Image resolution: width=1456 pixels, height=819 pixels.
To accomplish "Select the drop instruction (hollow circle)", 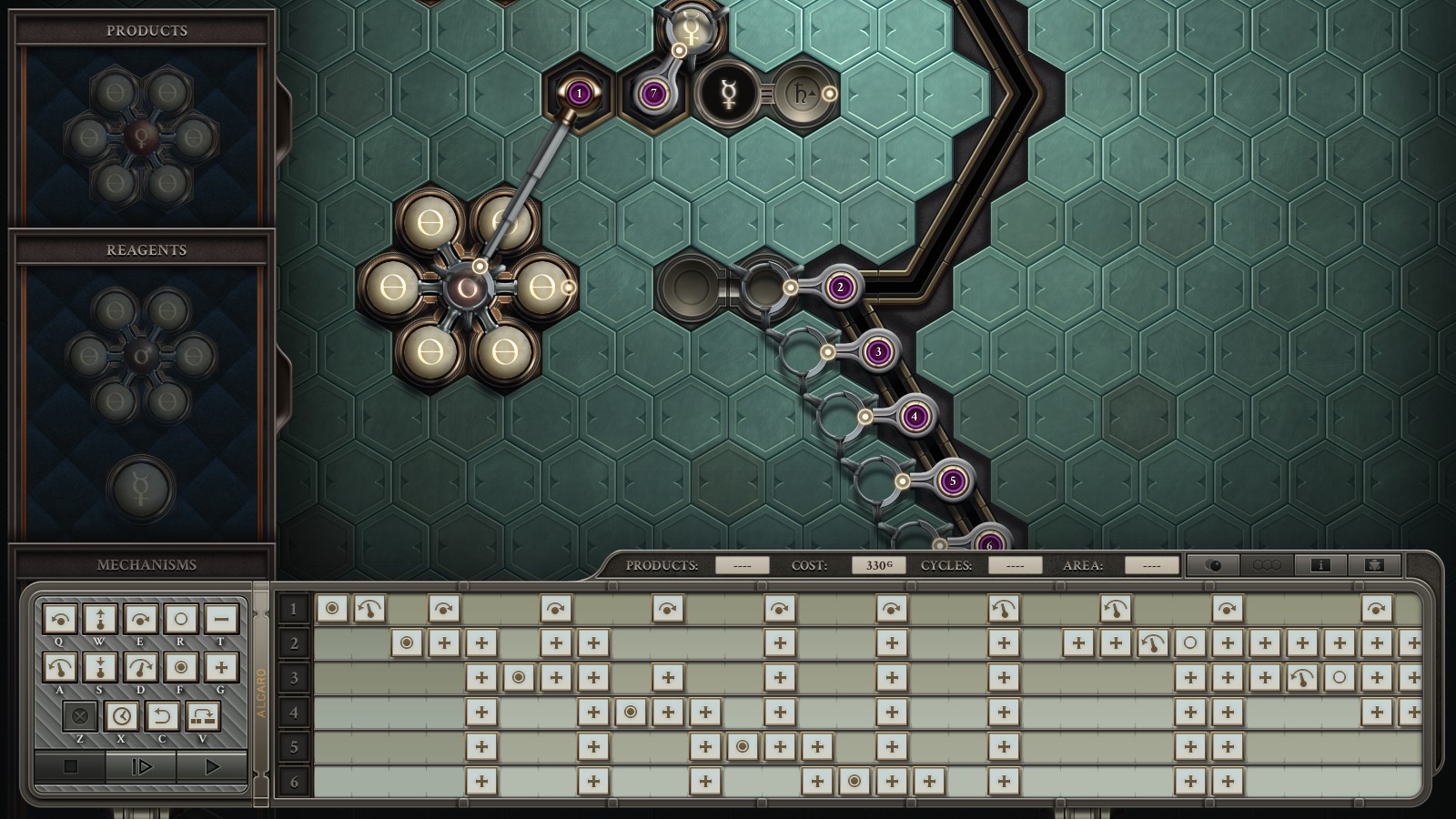I will pos(180,620).
